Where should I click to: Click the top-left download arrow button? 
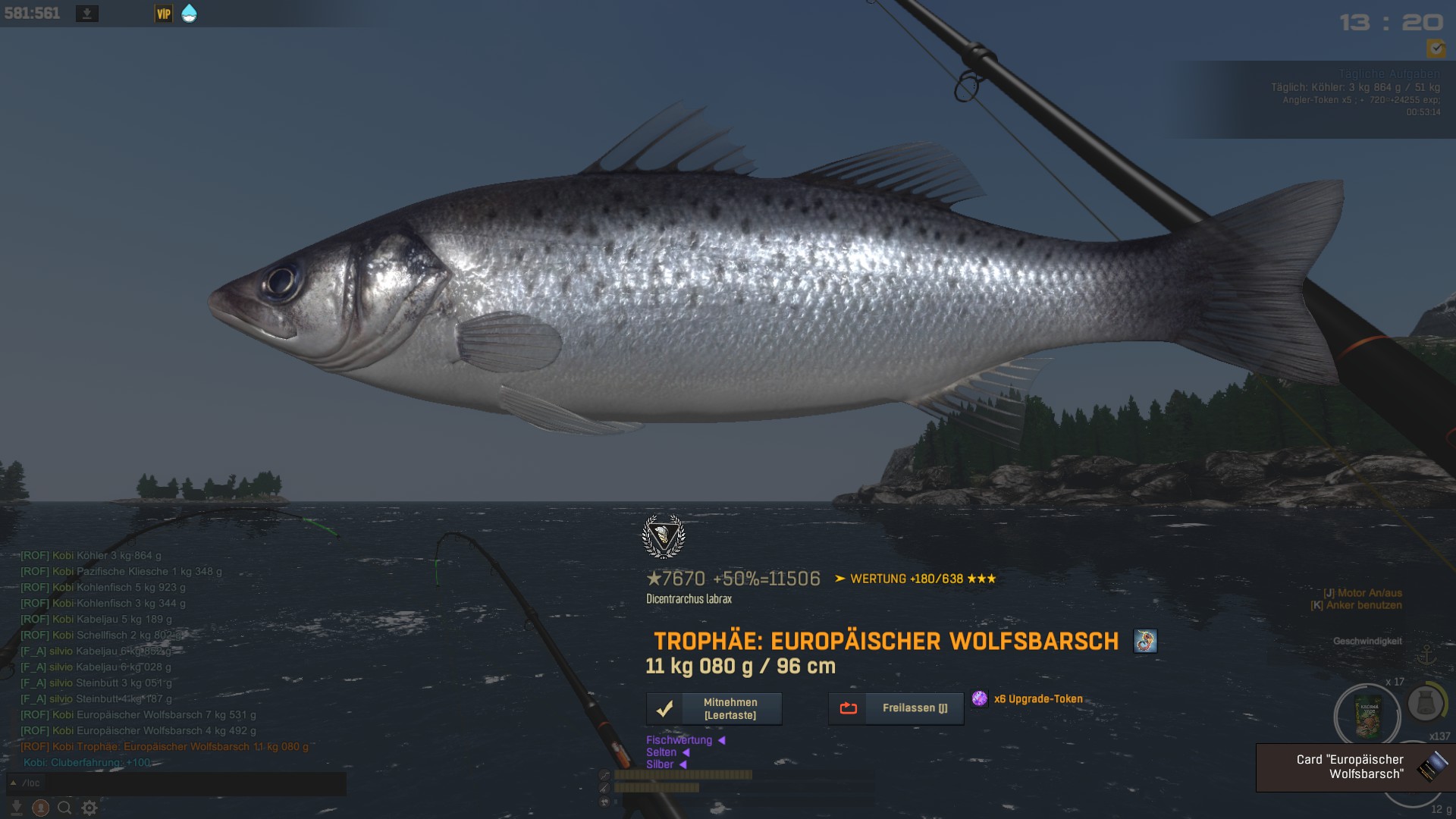(x=87, y=14)
